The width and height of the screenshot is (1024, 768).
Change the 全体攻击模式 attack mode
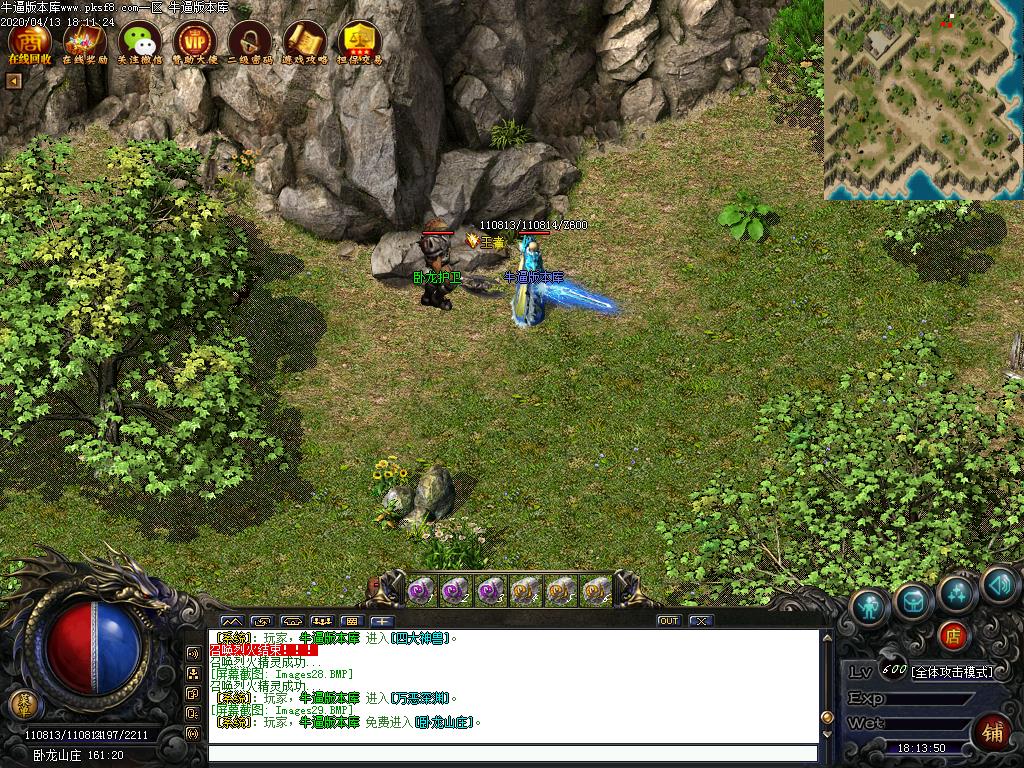(953, 671)
